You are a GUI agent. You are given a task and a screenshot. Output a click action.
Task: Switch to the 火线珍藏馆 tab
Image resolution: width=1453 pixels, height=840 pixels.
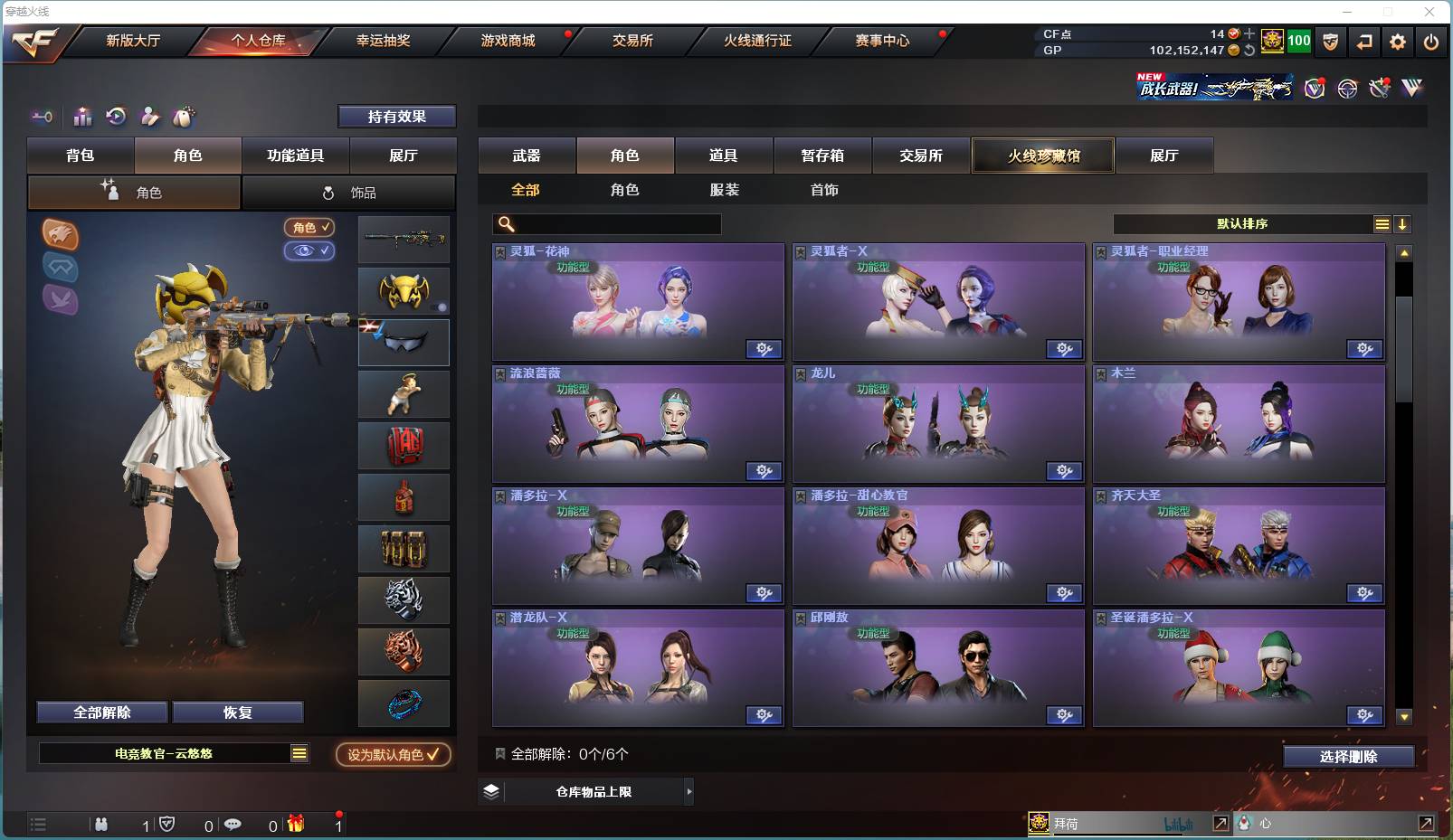pyautogui.click(x=1042, y=155)
